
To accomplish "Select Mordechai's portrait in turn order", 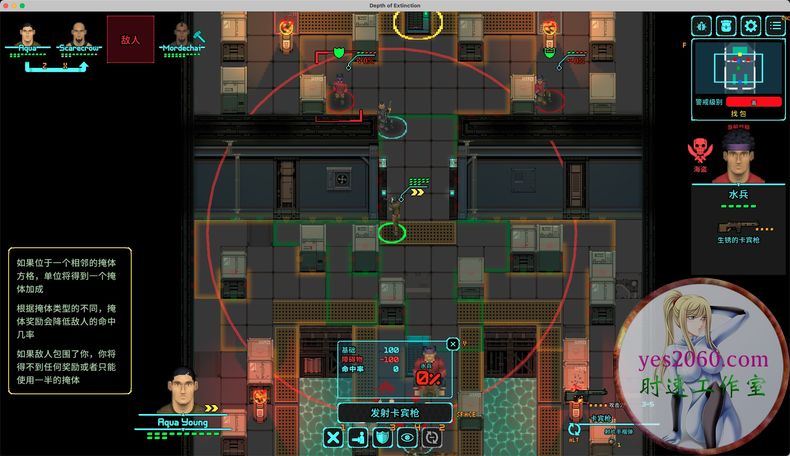I will (182, 34).
